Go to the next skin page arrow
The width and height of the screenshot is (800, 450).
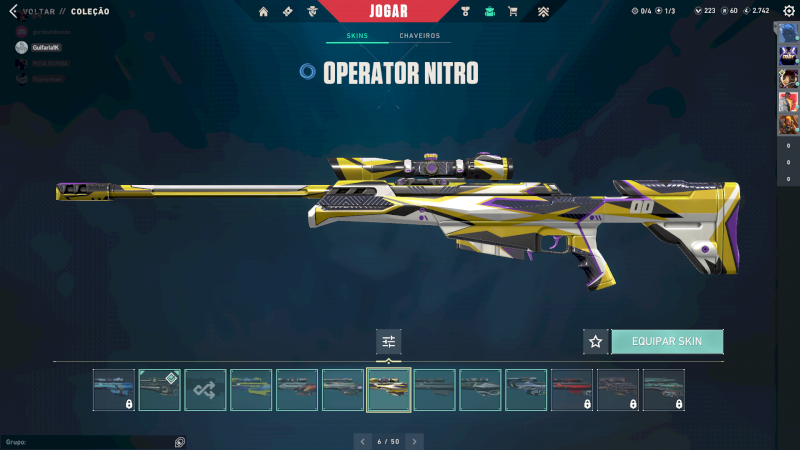415,441
